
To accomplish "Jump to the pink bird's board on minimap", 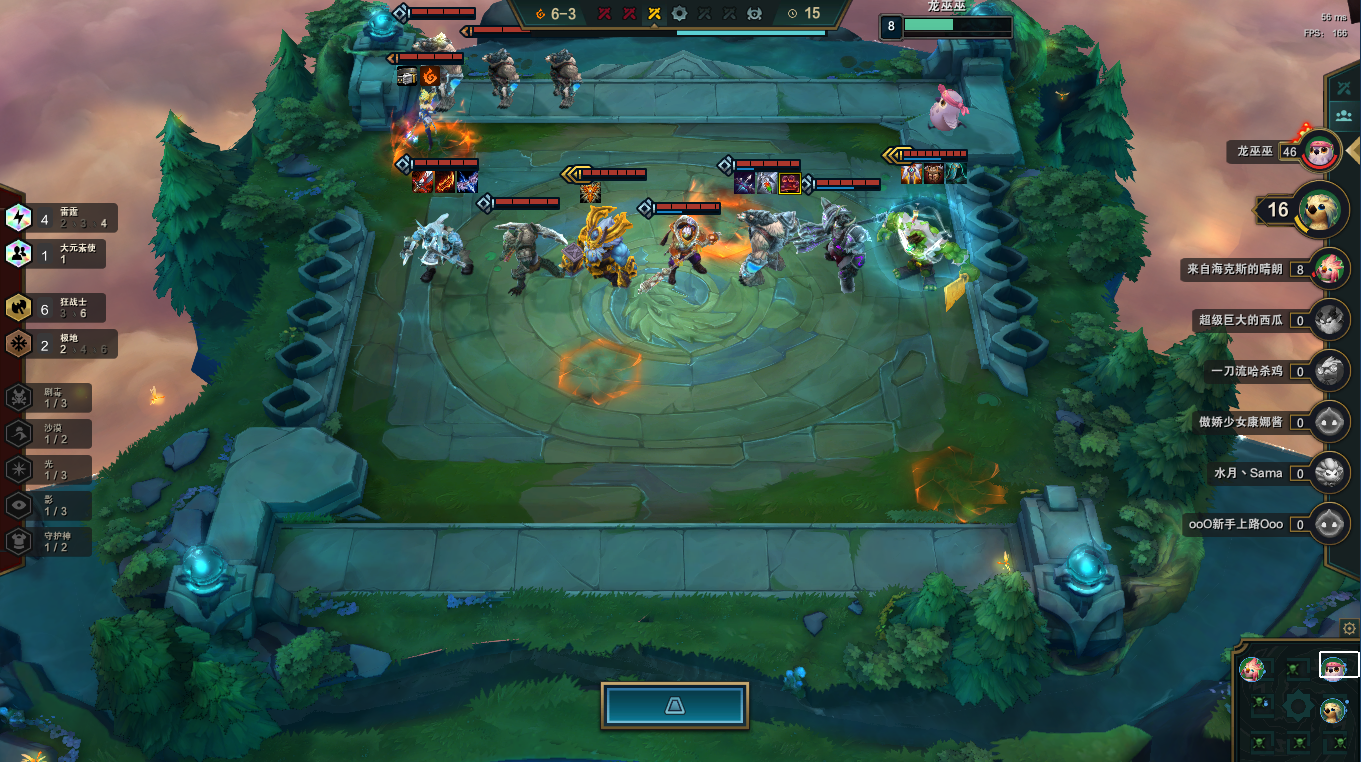I will pyautogui.click(x=1251, y=668).
